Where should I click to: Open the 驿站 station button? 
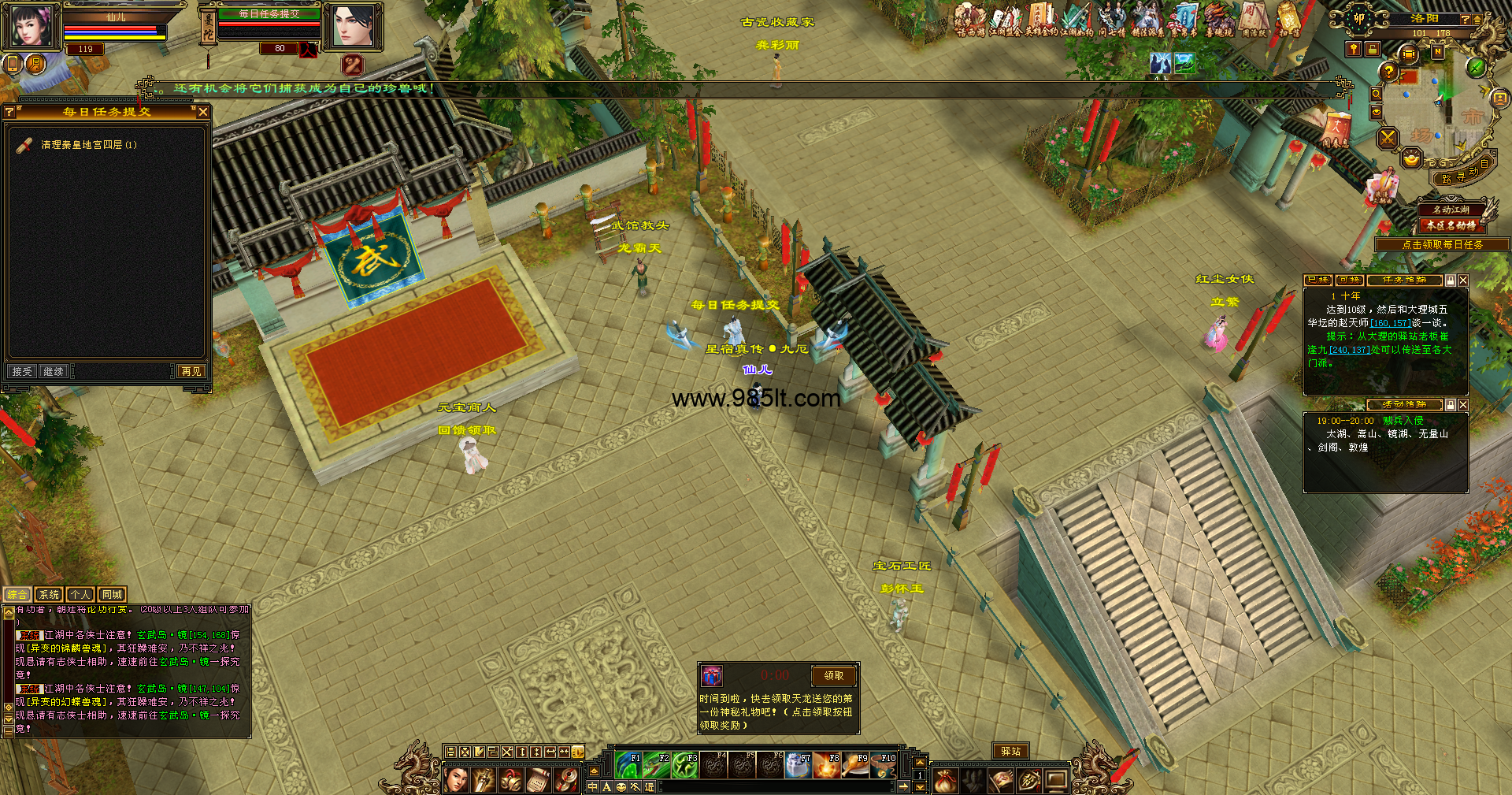1010,752
